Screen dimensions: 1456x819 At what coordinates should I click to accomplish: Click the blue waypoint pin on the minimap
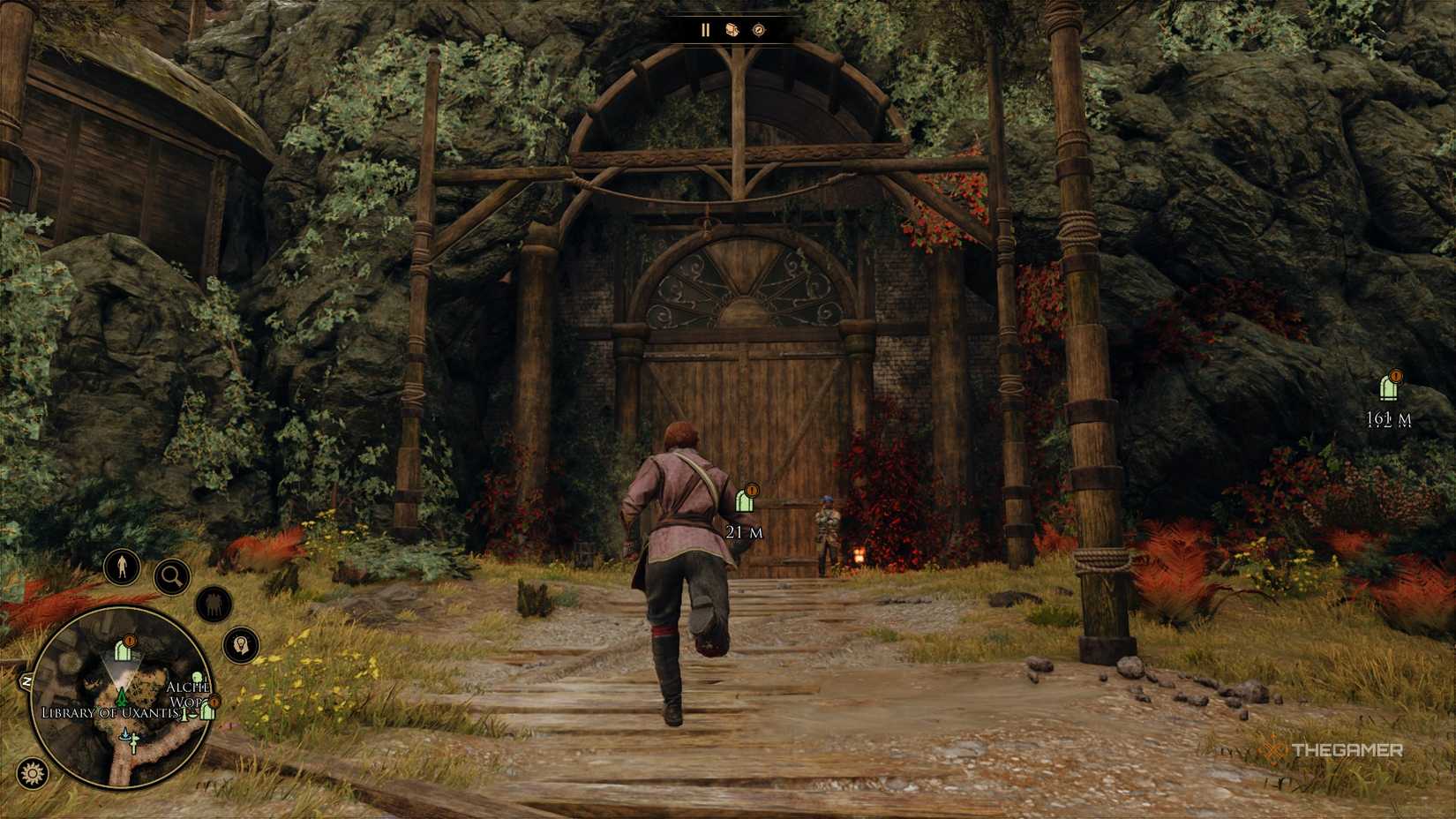coord(125,735)
